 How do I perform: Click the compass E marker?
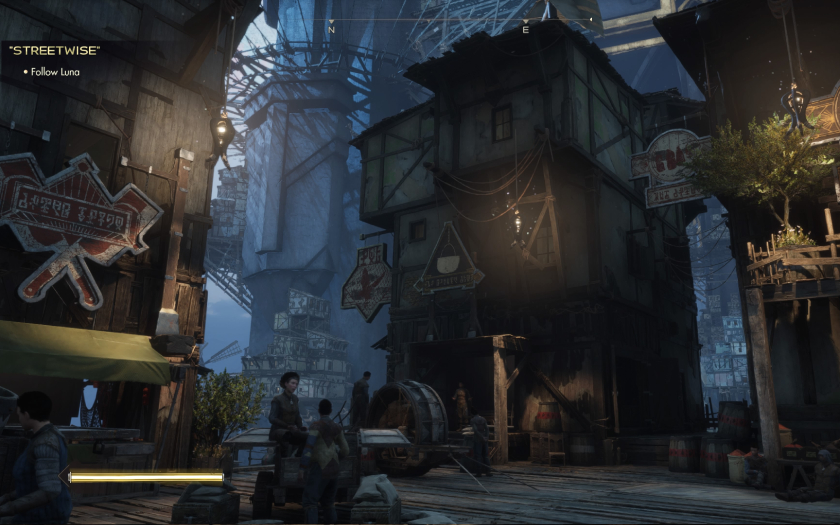pos(525,30)
